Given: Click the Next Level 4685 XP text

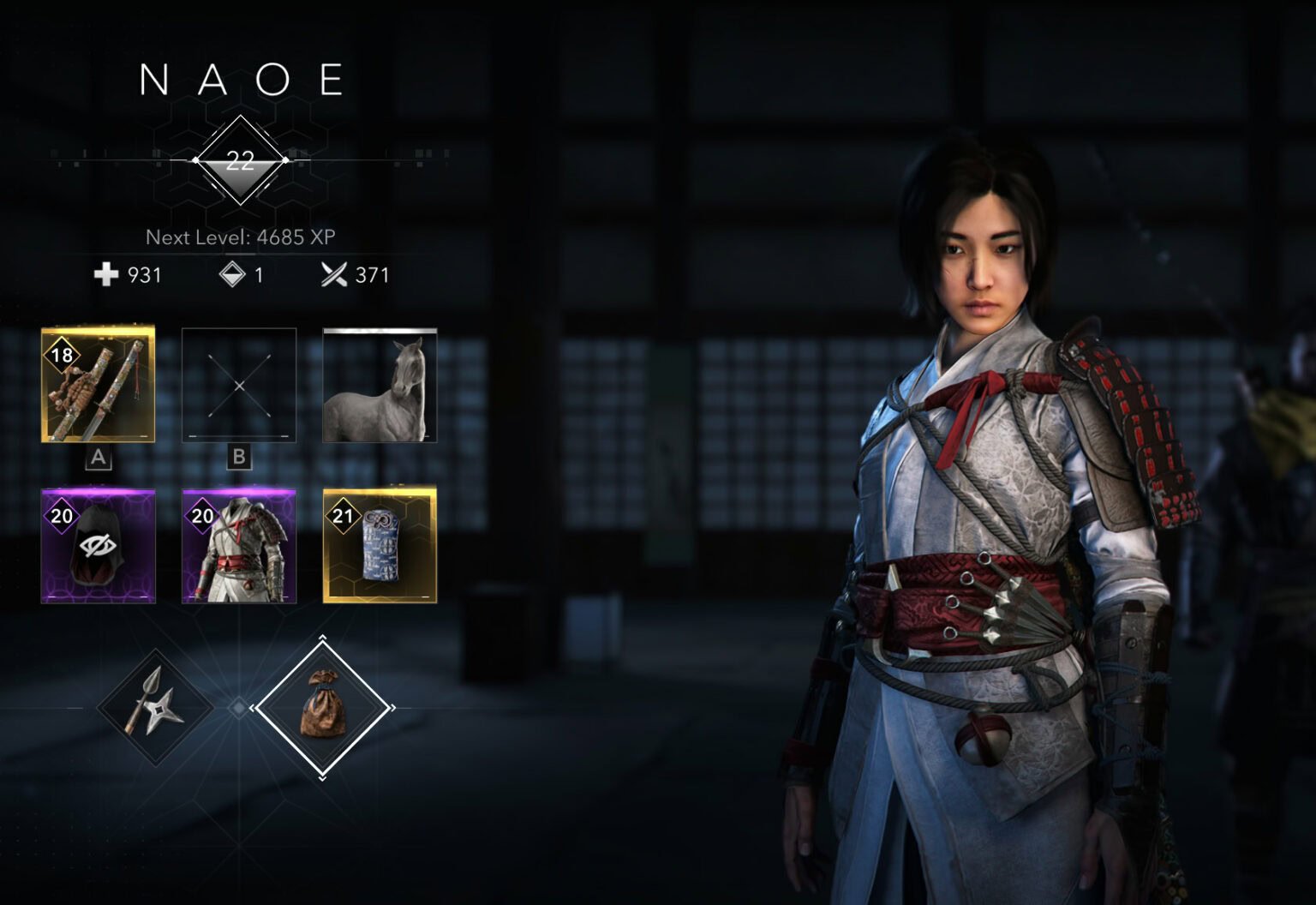Looking at the screenshot, I should 241,237.
